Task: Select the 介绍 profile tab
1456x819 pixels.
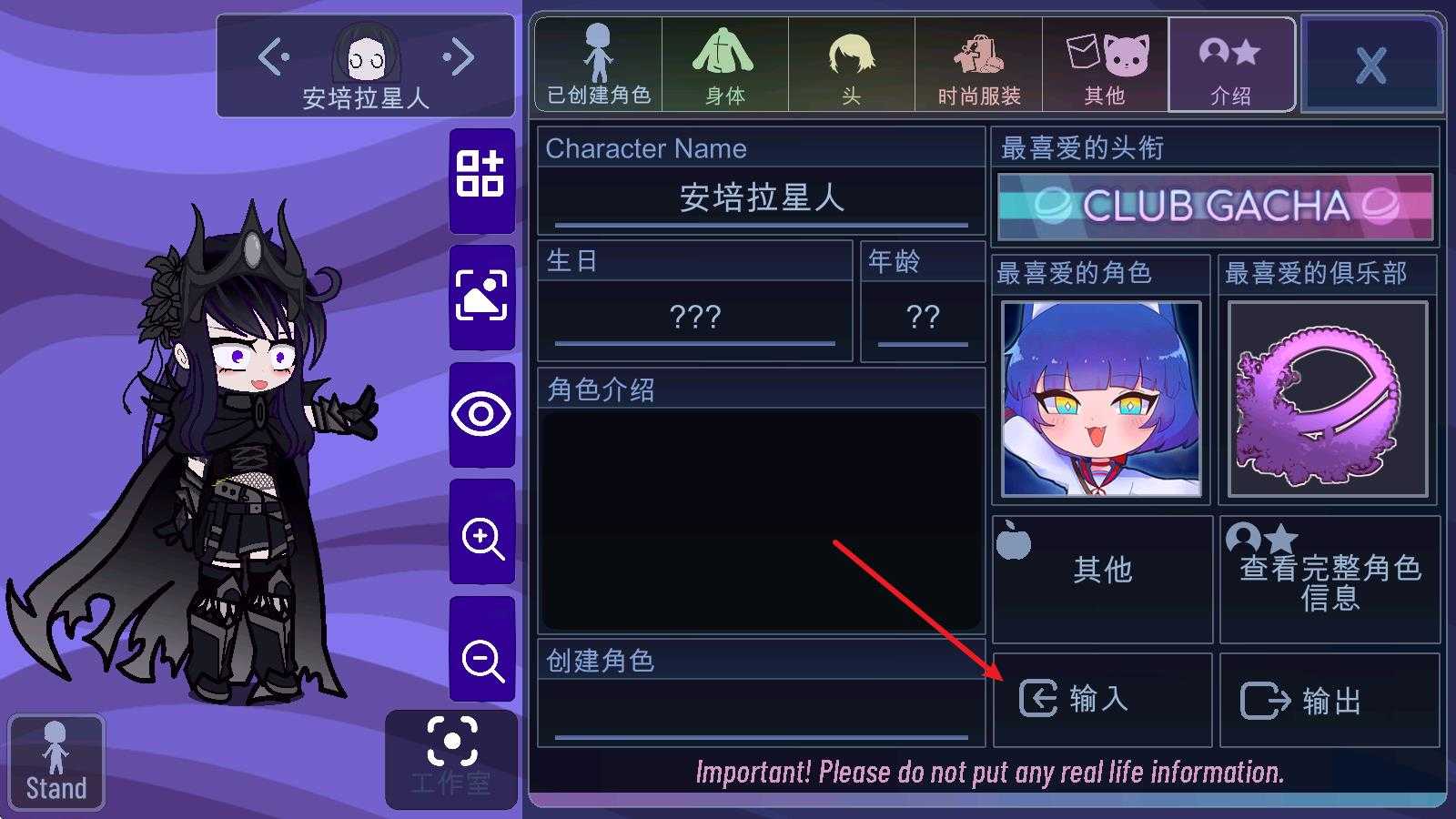Action: click(1231, 66)
